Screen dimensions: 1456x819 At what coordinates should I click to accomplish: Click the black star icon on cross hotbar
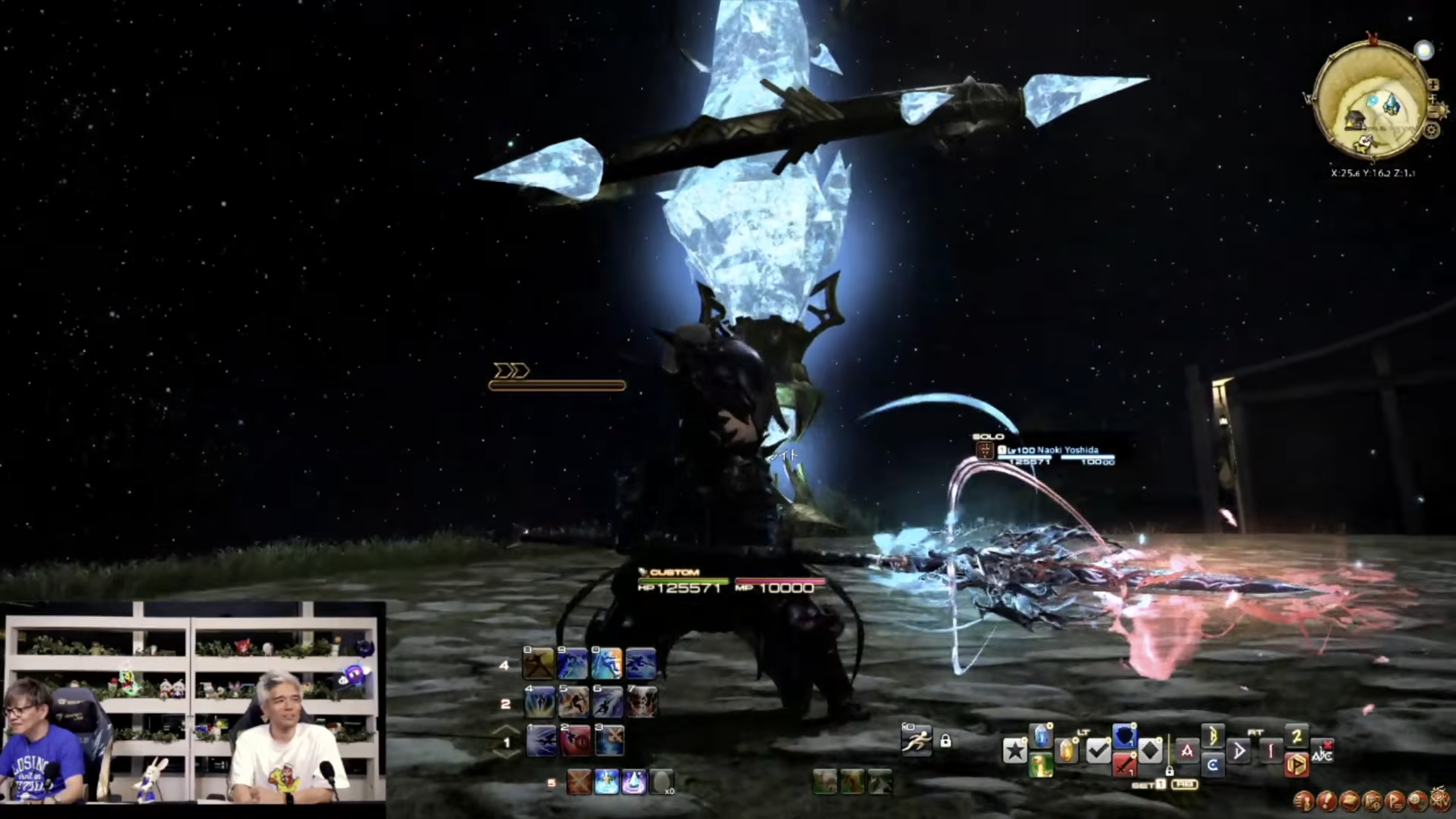click(x=1015, y=751)
